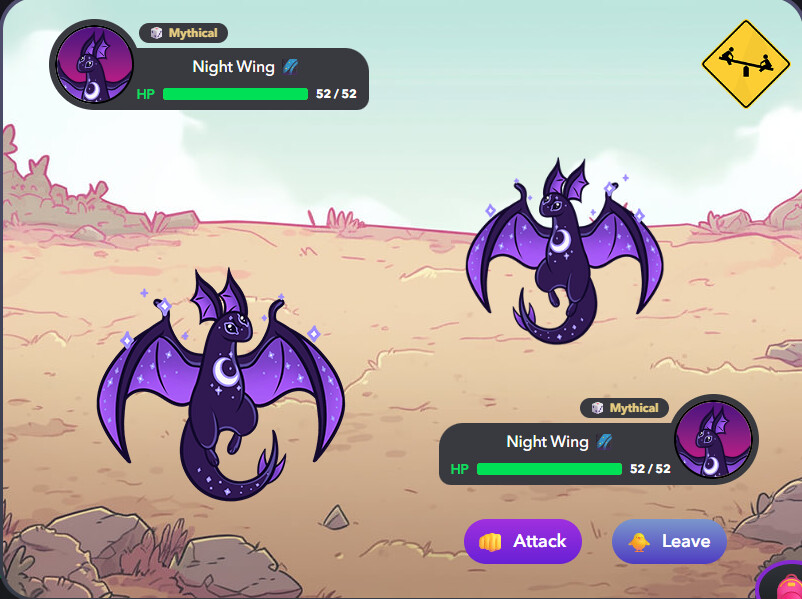Select your Night Wing portrait beside Attack
This screenshot has width=802, height=599.
(x=714, y=440)
